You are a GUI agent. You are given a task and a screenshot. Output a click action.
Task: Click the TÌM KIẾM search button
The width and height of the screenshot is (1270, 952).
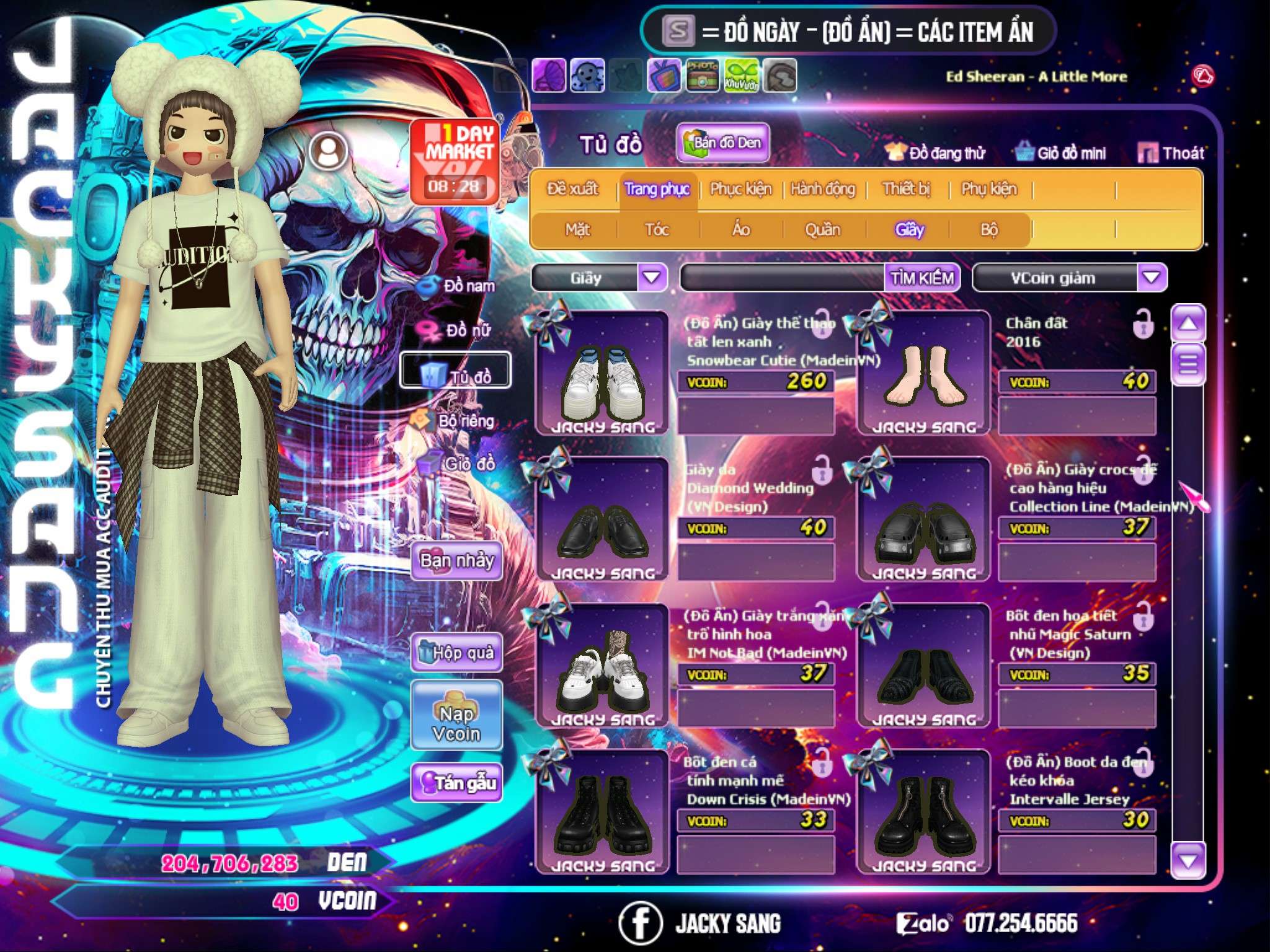coord(921,278)
